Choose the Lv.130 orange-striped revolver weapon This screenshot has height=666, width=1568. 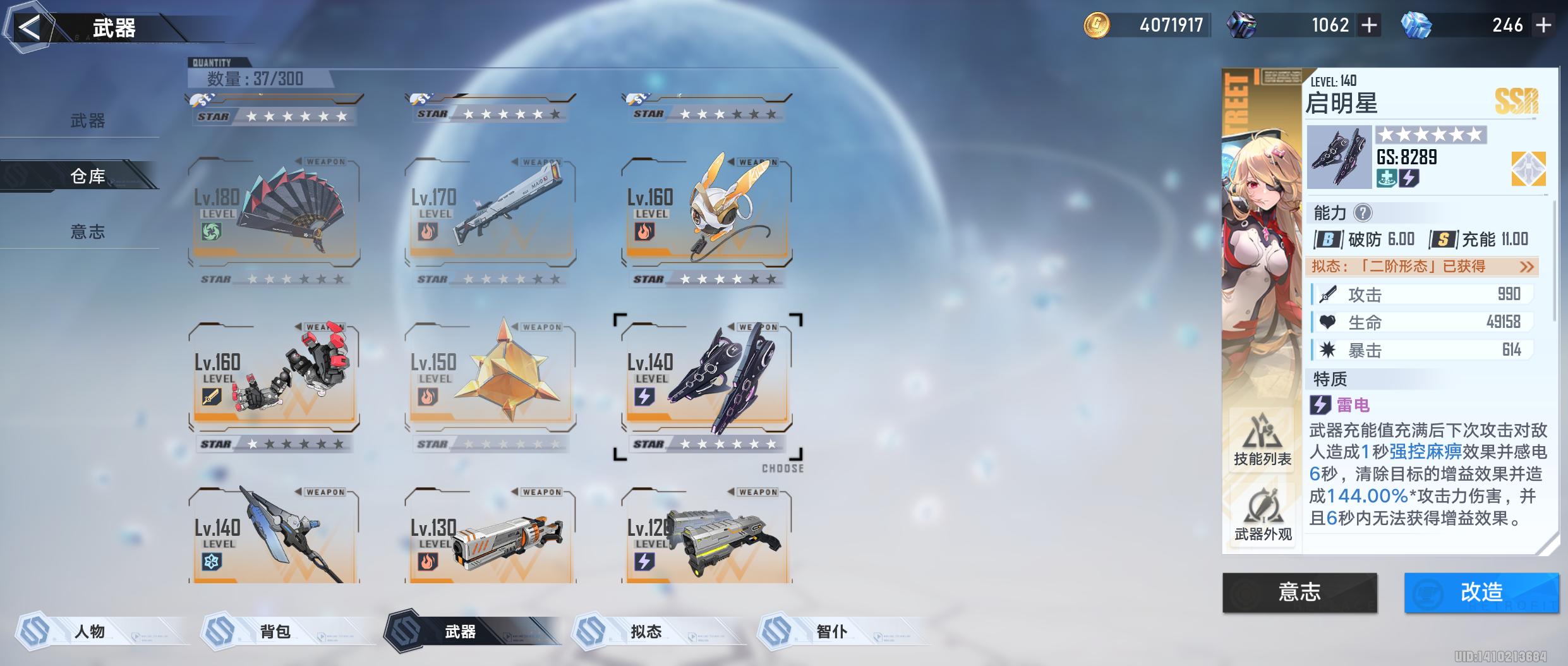click(490, 537)
